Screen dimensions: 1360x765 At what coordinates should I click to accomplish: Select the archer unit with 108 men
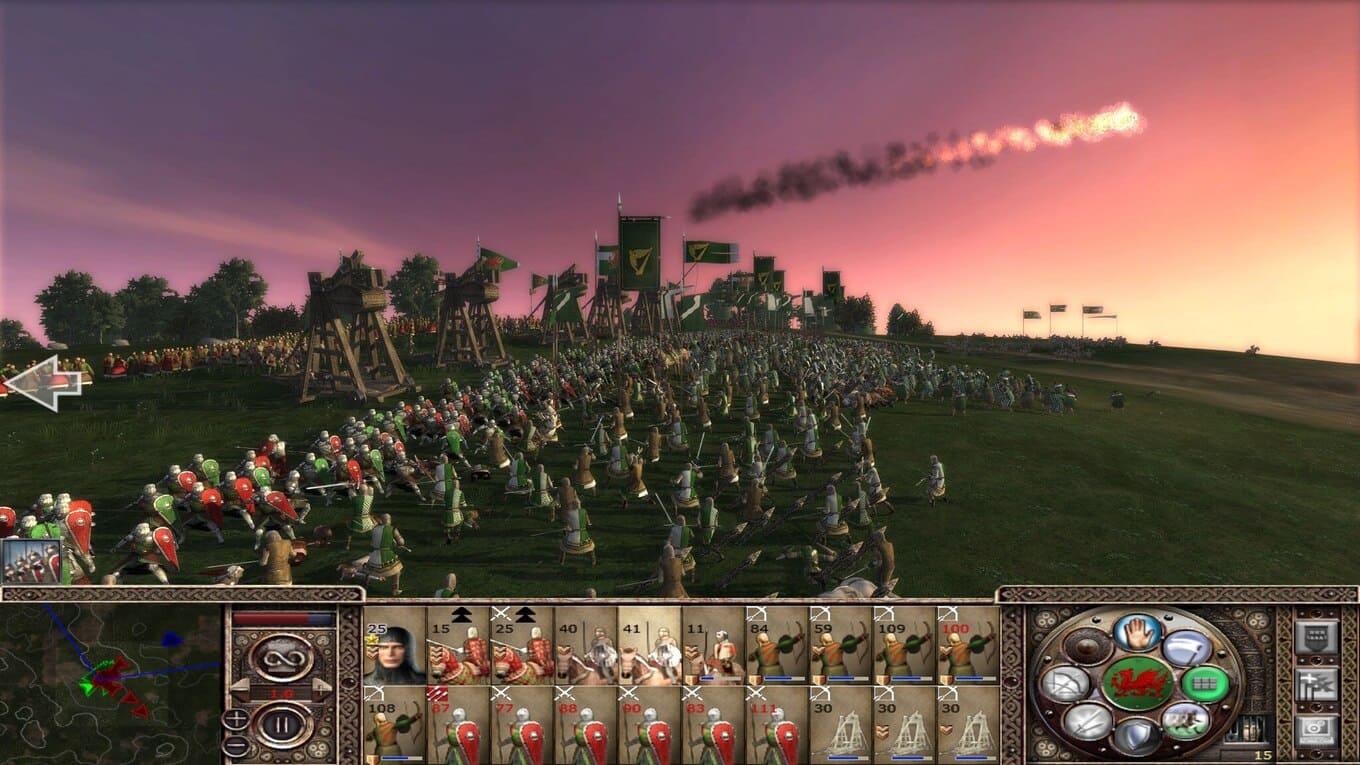click(x=395, y=724)
